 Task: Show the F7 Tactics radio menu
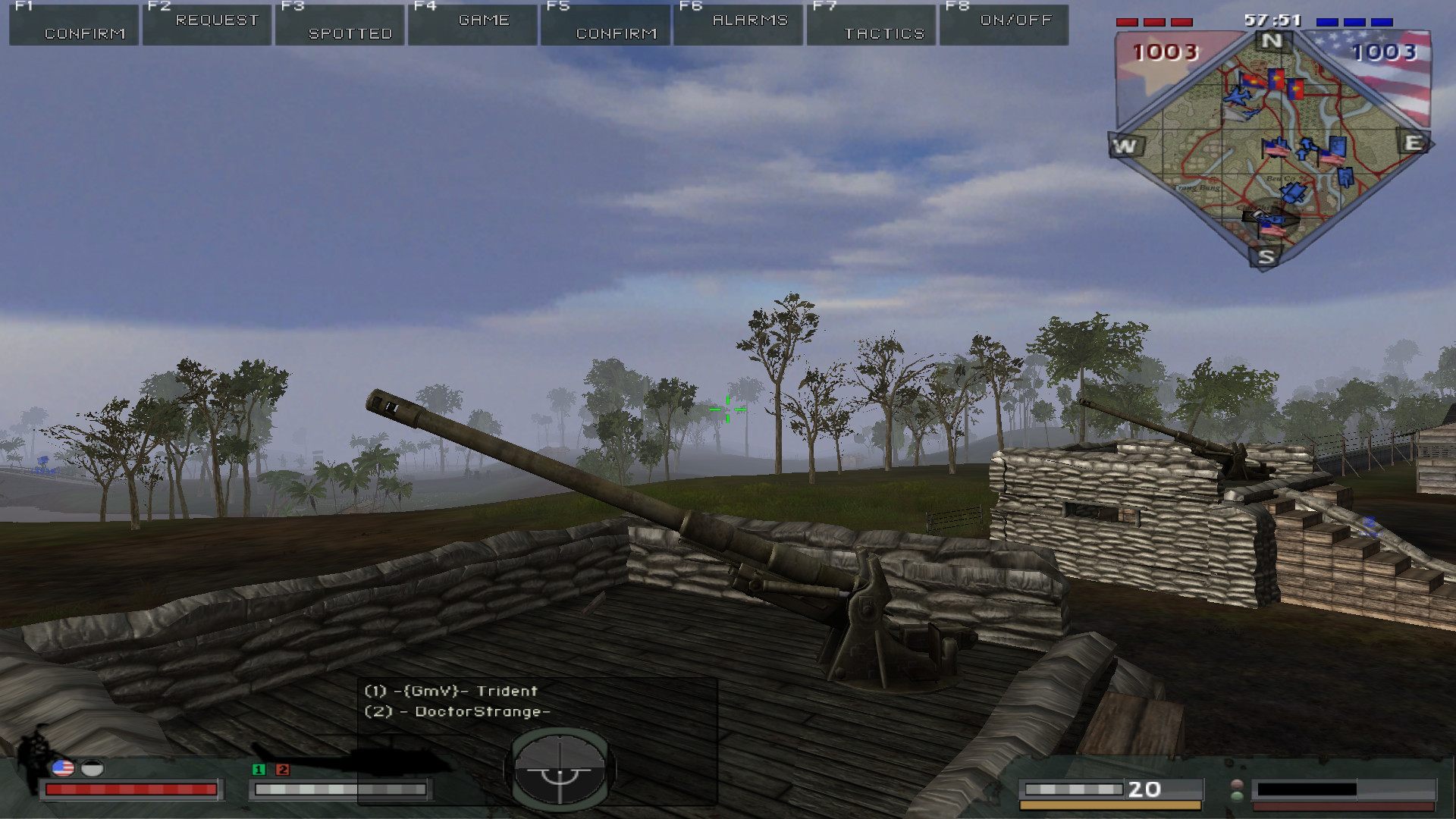872,25
